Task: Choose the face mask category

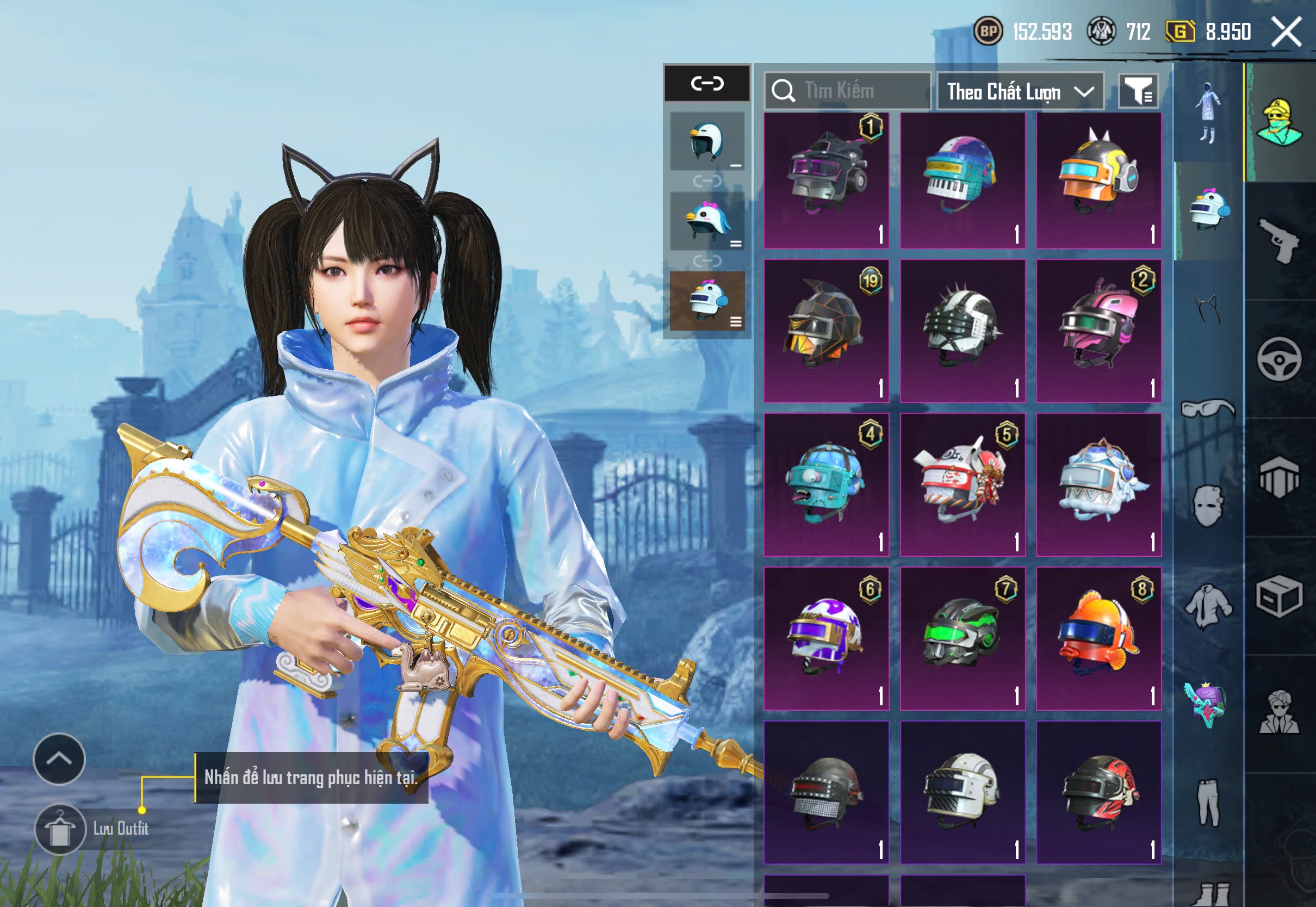Action: [1208, 506]
